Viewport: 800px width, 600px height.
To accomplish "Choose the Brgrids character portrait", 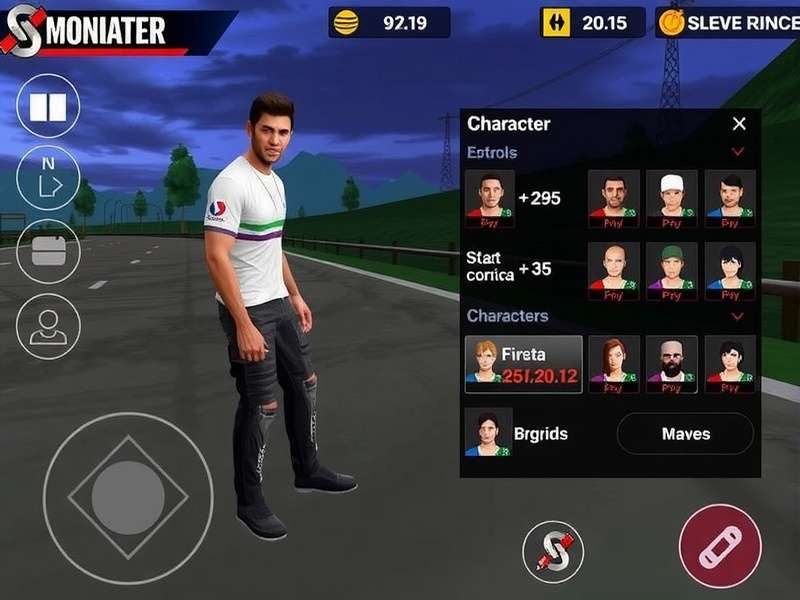I will tap(489, 434).
